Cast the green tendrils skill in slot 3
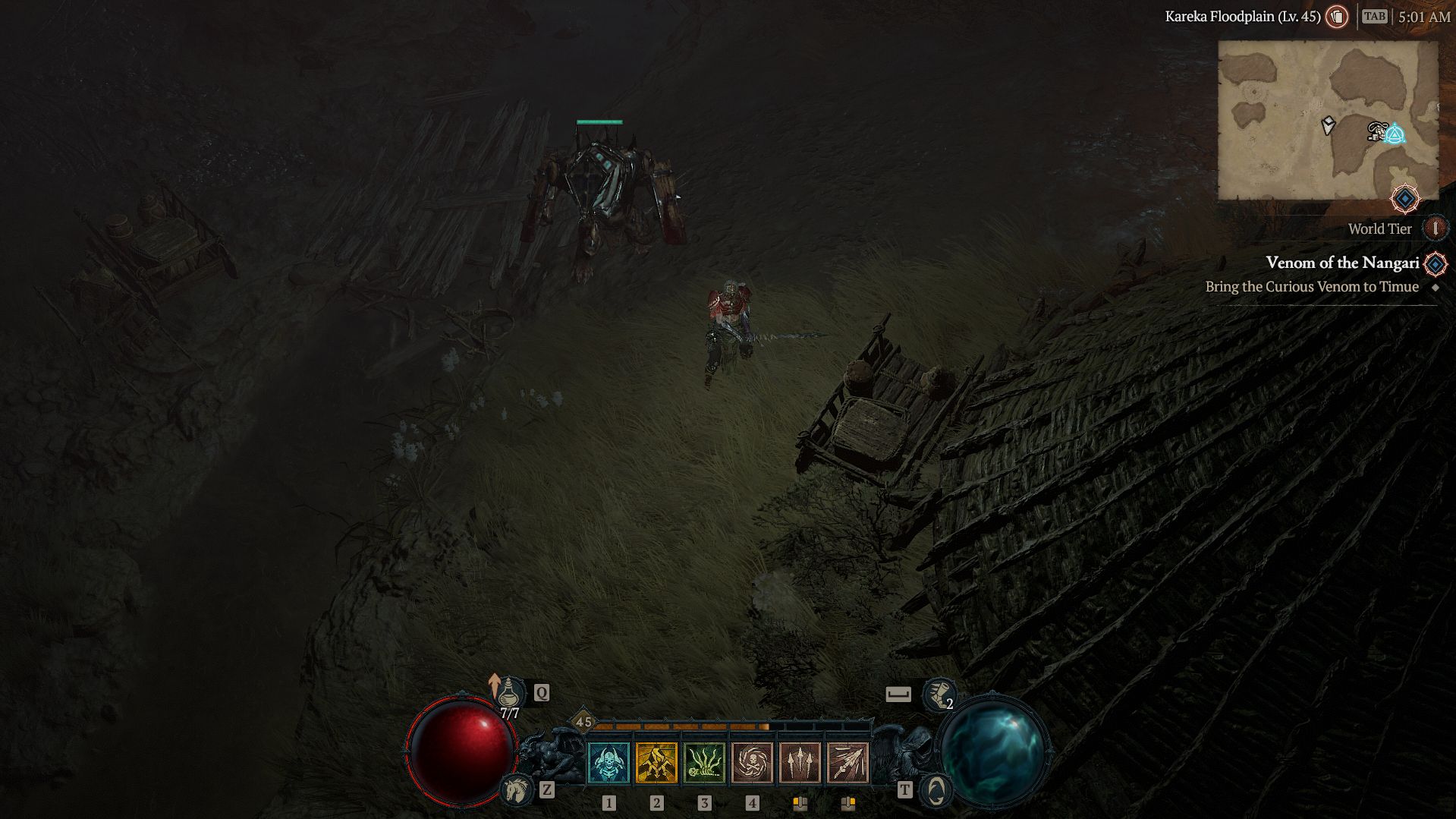Image resolution: width=1456 pixels, height=819 pixels. 704,762
